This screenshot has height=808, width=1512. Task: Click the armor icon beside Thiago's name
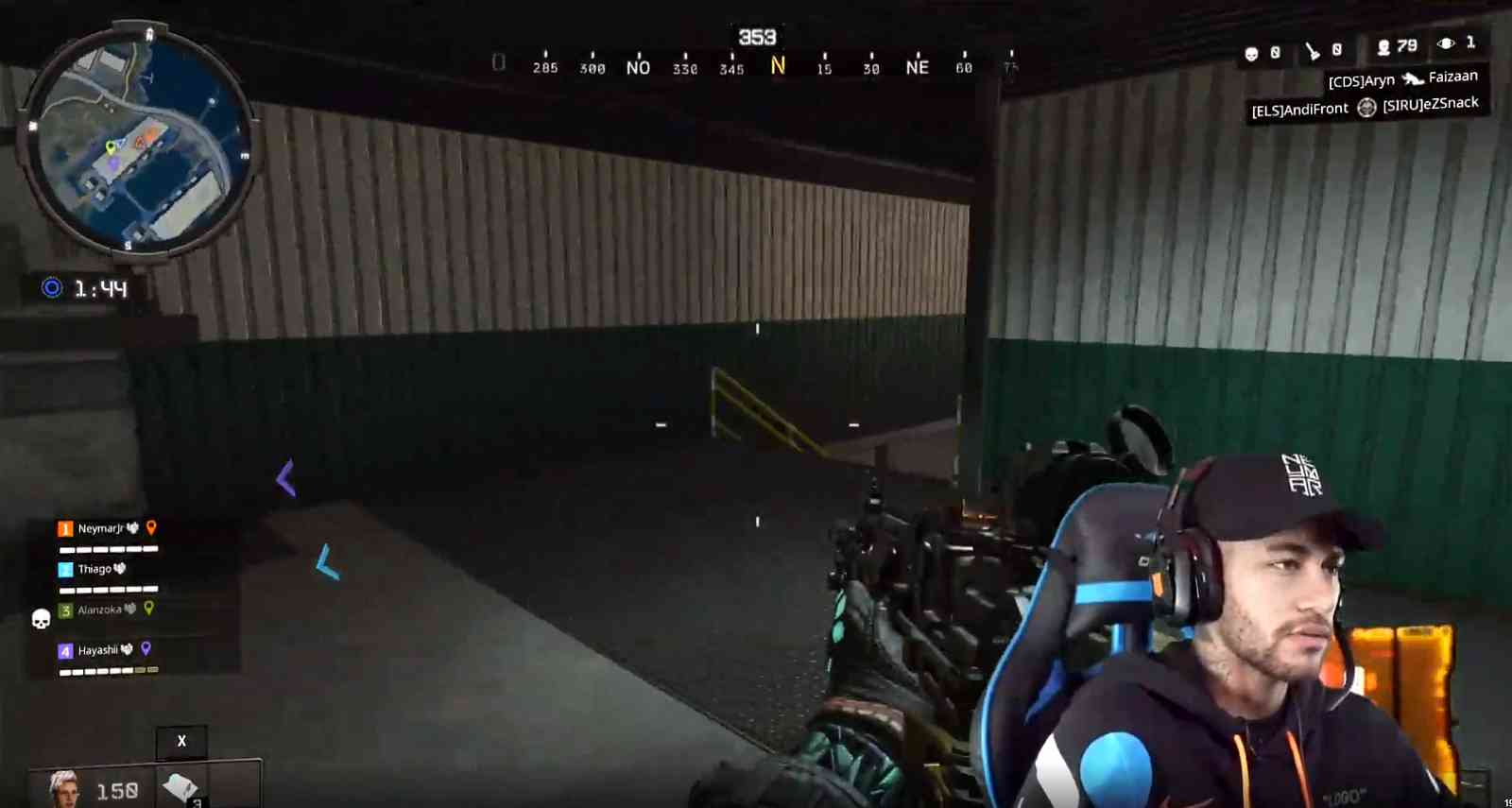point(120,568)
